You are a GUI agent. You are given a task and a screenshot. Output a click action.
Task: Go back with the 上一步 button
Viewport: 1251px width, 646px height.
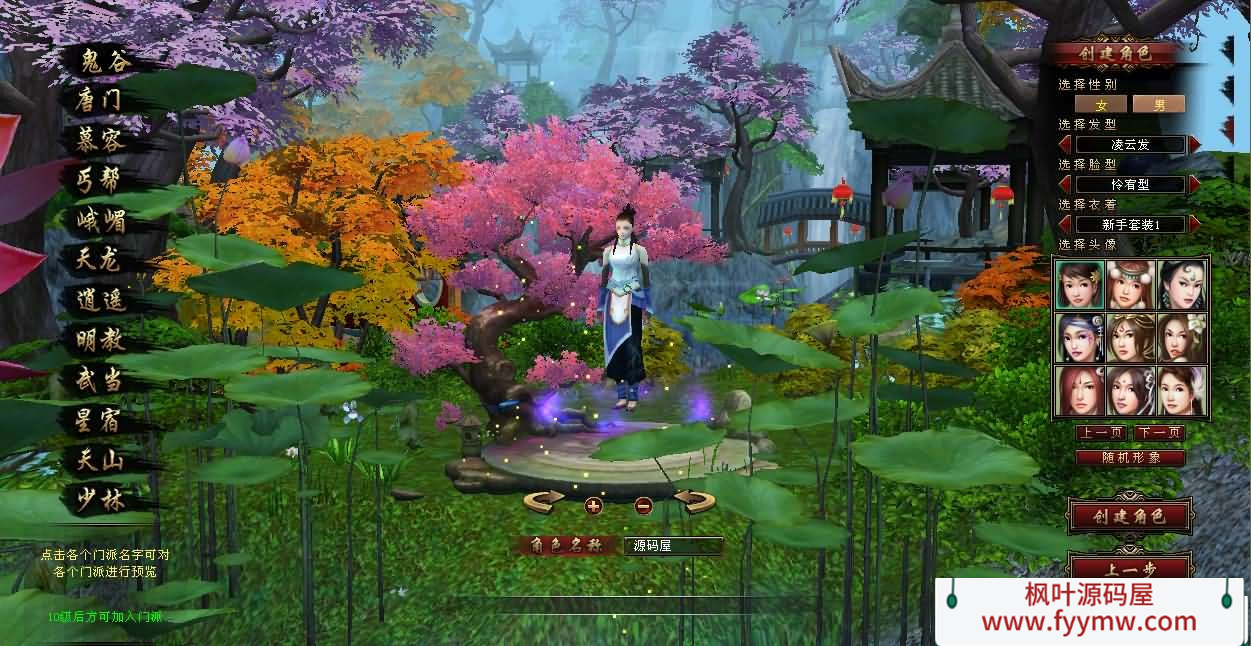tap(1130, 566)
